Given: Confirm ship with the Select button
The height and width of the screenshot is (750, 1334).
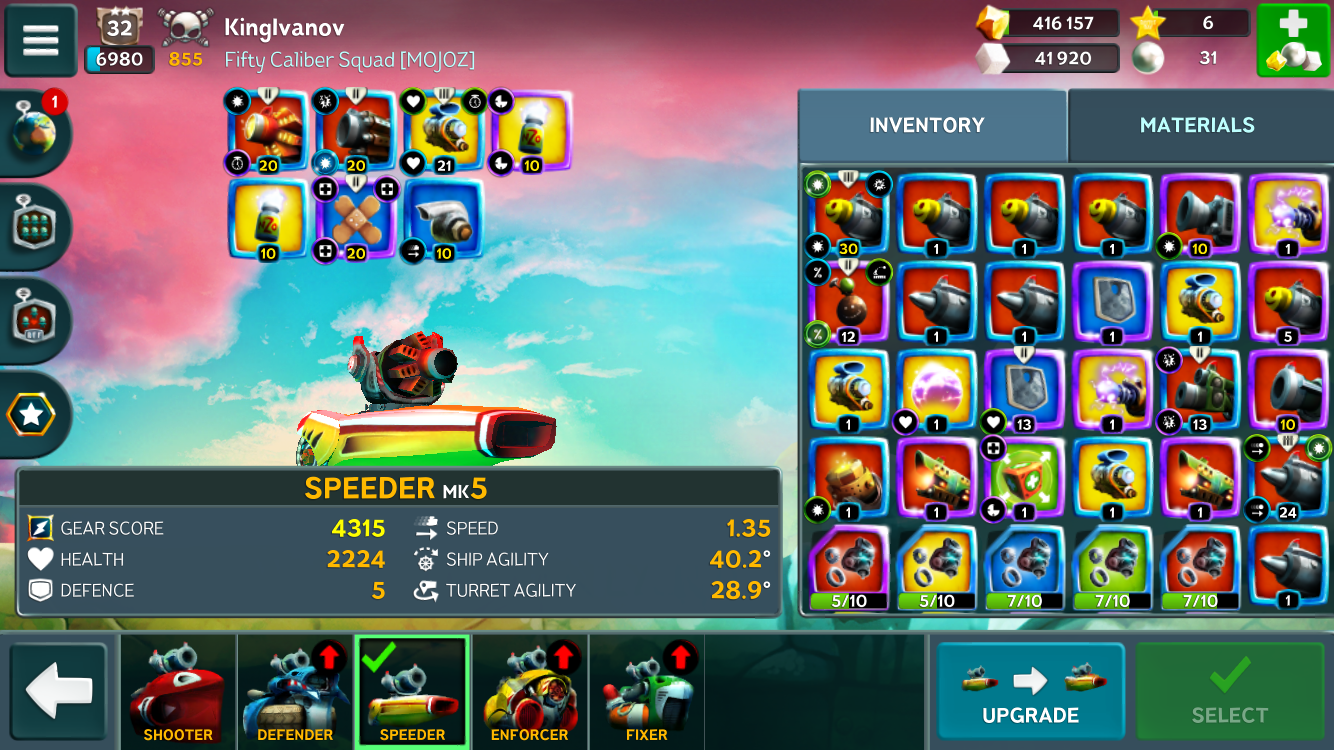Looking at the screenshot, I should coord(1230,692).
